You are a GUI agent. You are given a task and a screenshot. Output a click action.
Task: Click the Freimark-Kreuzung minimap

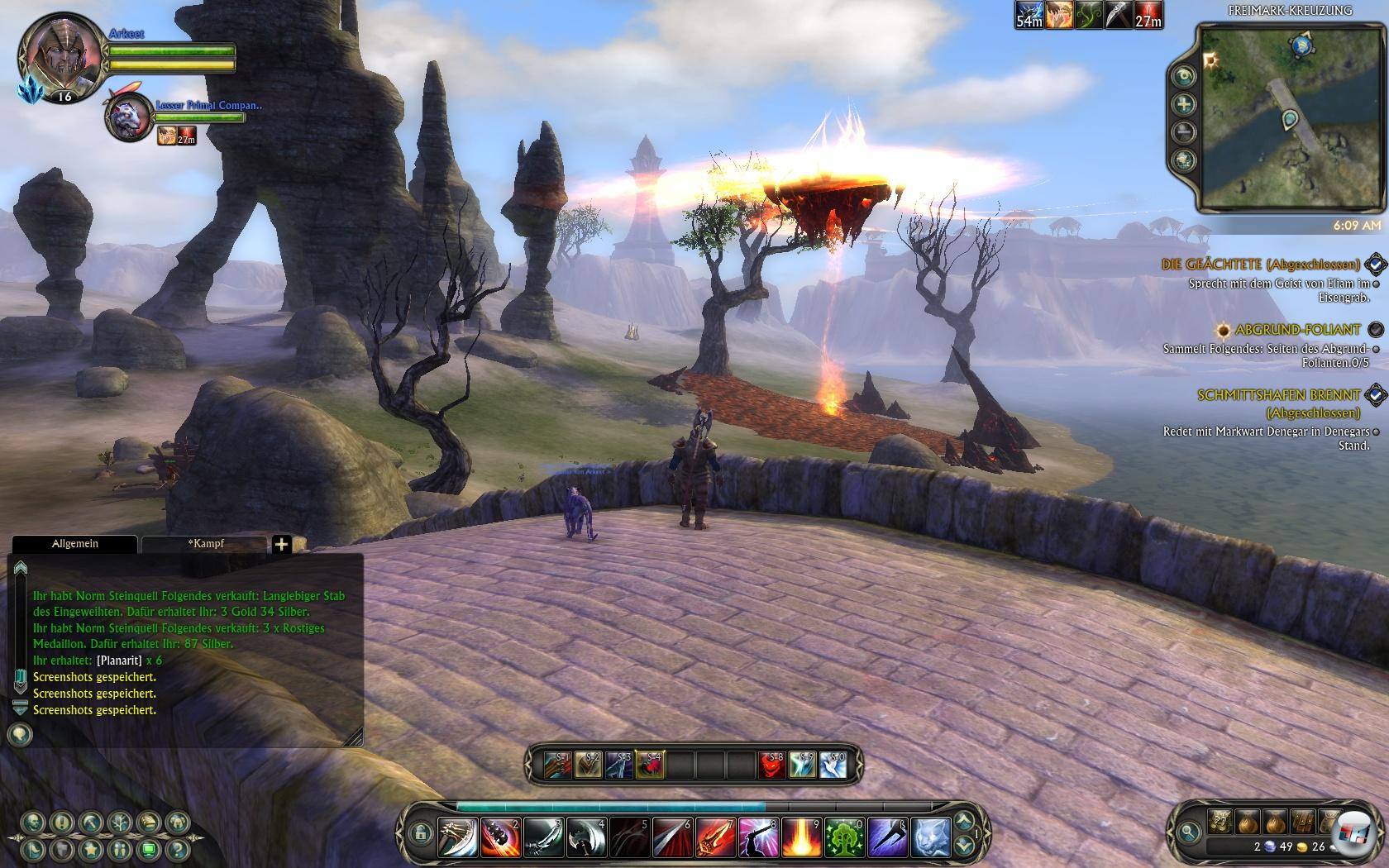coord(1286,118)
